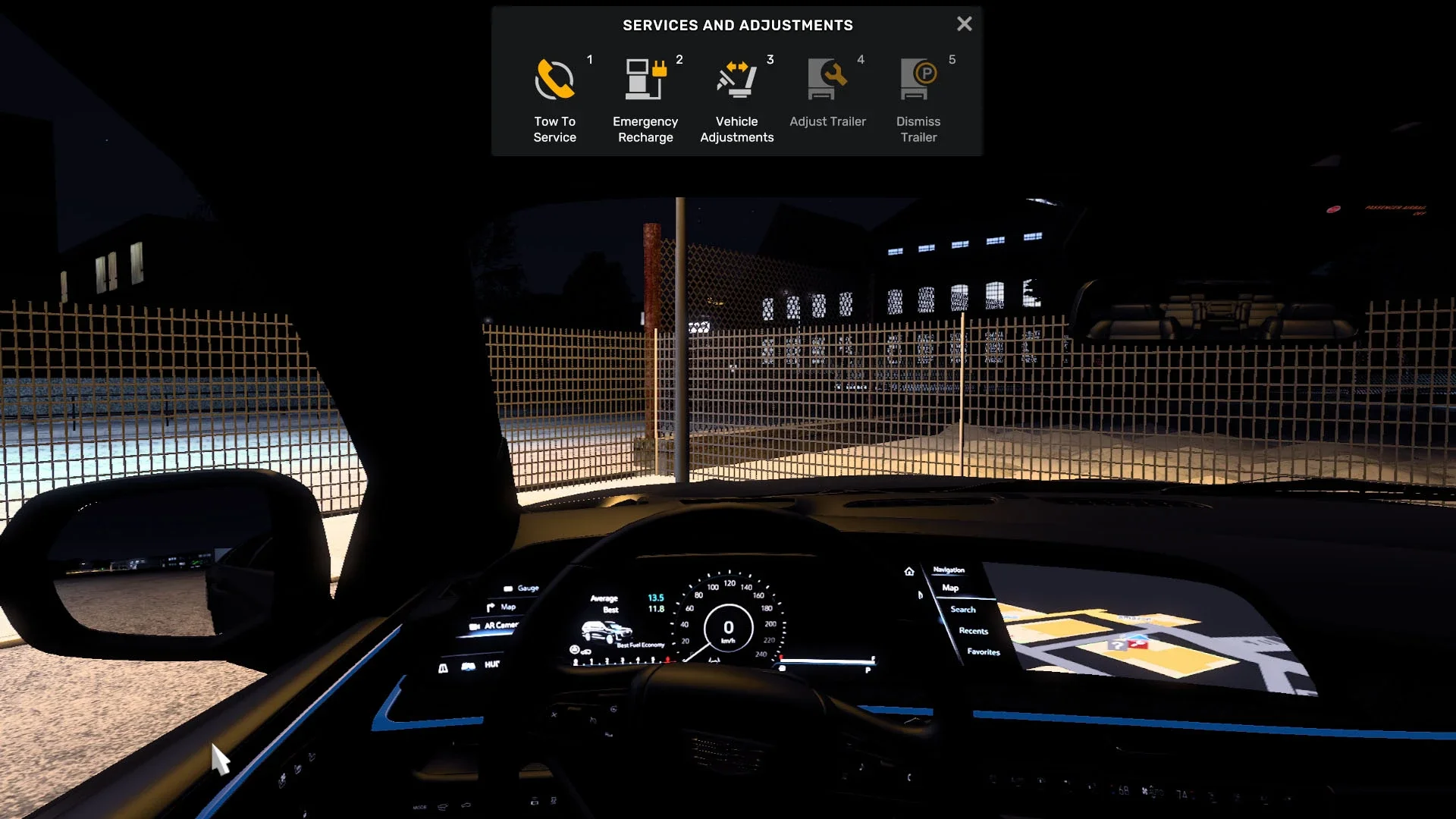Viewport: 1456px width, 819px height.
Task: Open the Adjust Trailer wrench icon
Action: (x=827, y=80)
